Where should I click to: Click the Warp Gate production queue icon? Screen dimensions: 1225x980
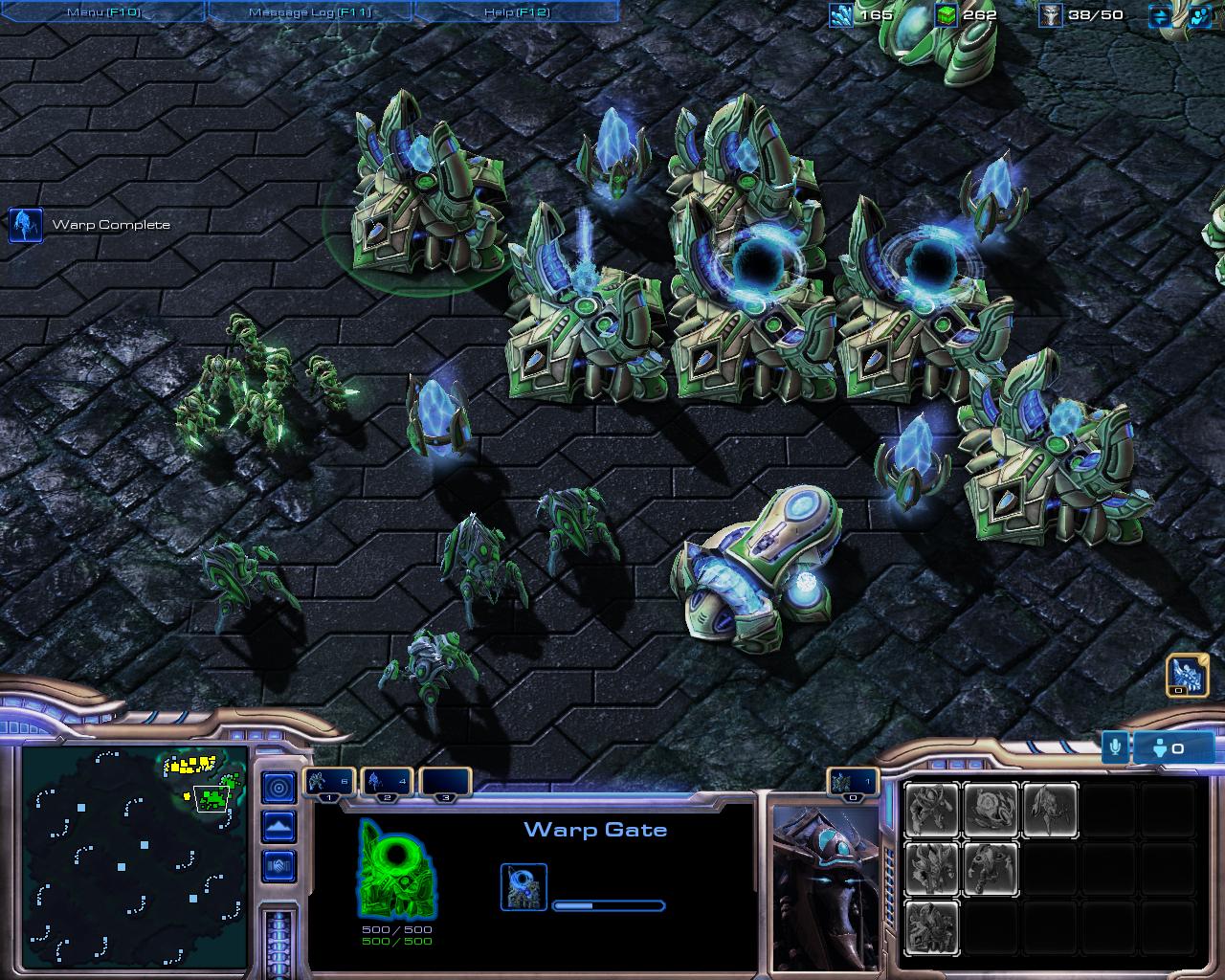tap(523, 886)
